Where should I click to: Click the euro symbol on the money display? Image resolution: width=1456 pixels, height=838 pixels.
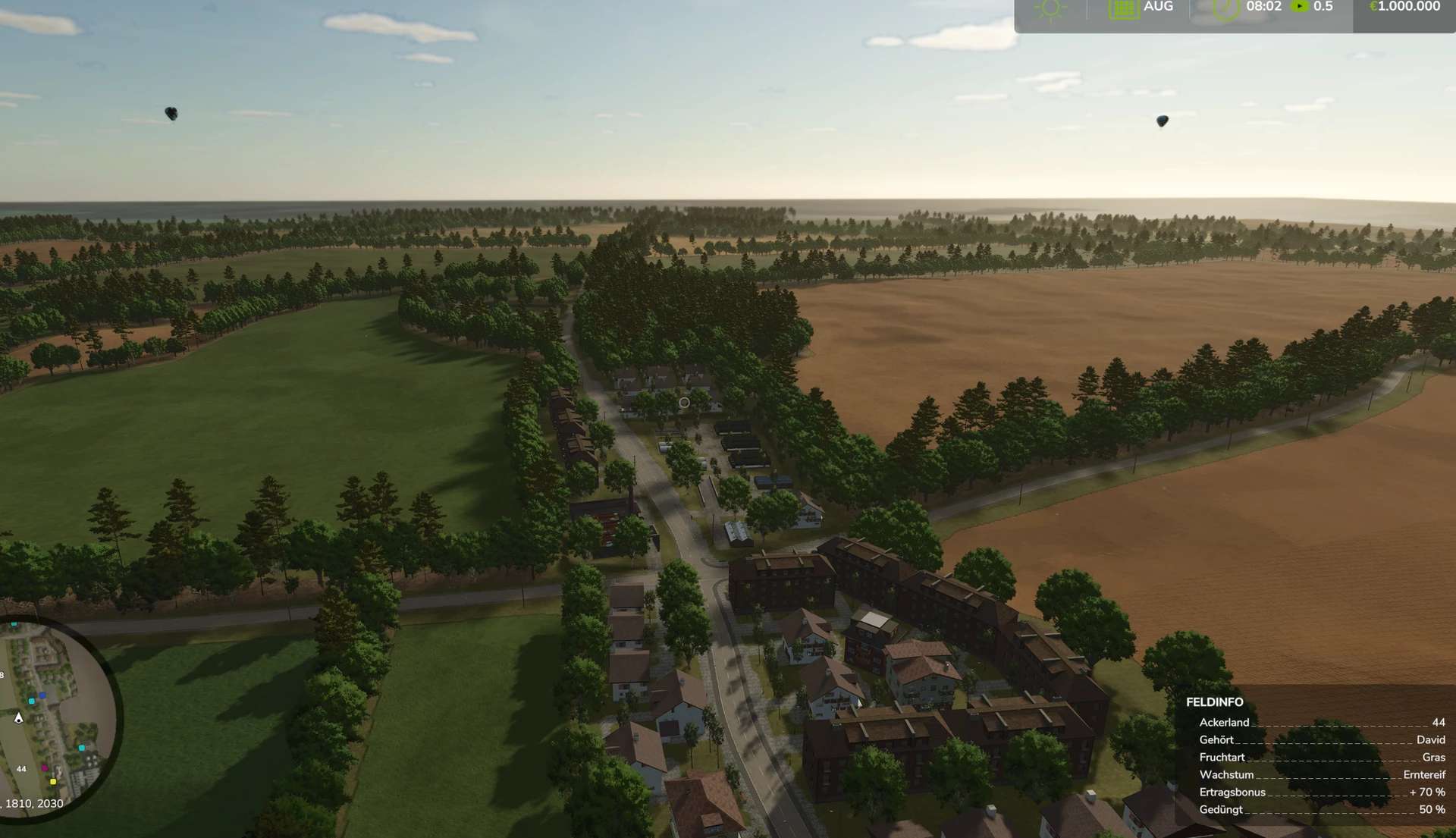(x=1373, y=6)
